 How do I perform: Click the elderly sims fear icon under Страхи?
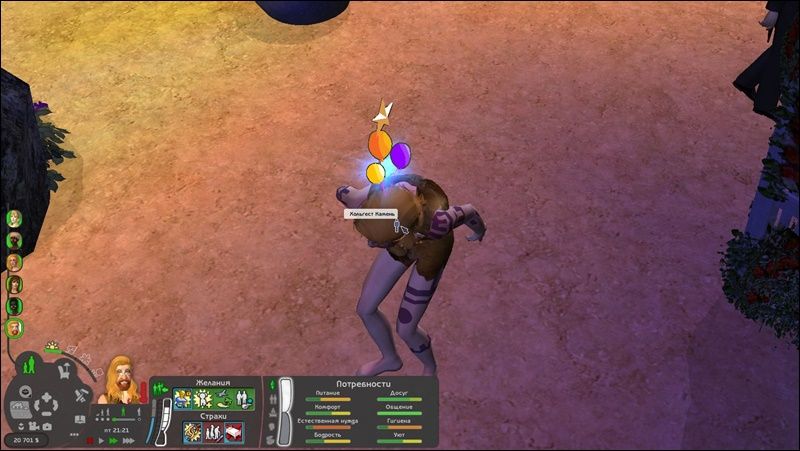tap(212, 432)
